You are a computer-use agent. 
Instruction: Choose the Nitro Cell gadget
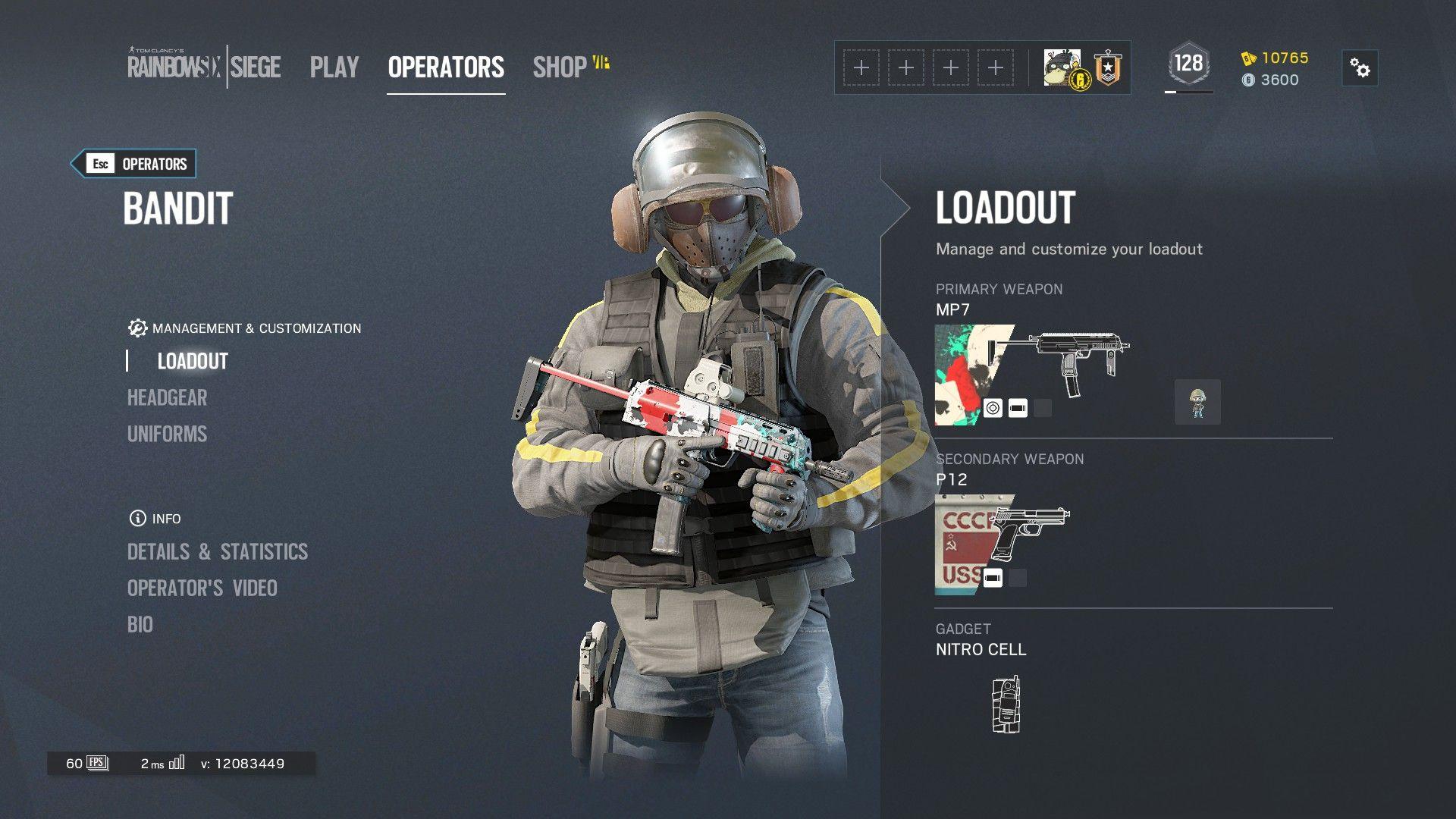point(1006,704)
